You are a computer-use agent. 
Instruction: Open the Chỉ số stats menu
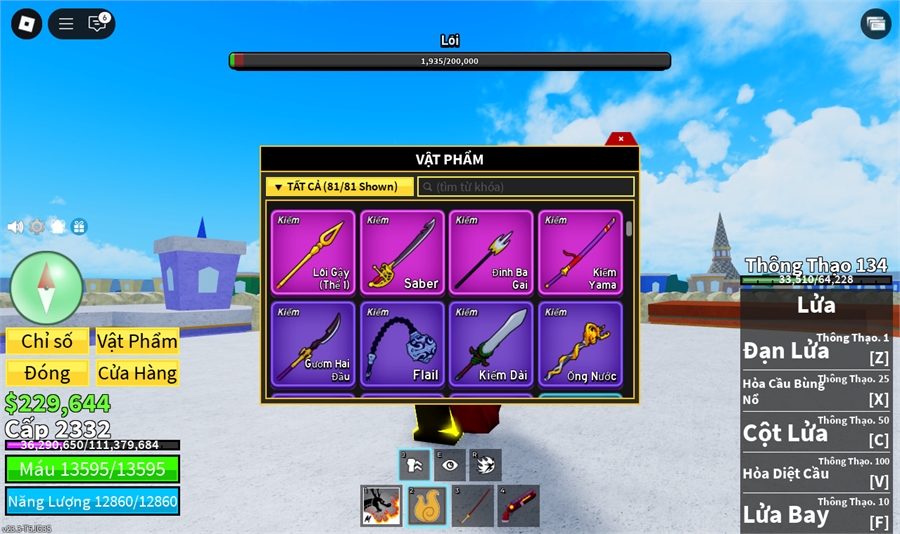47,341
